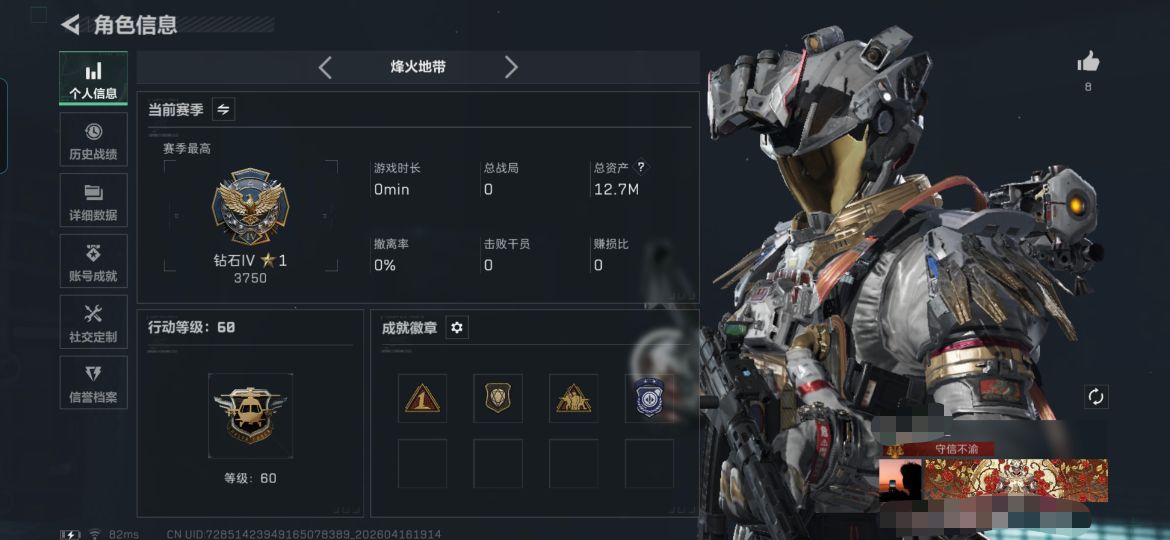
Task: Choose the lion shield achievement badge
Action: click(x=498, y=398)
